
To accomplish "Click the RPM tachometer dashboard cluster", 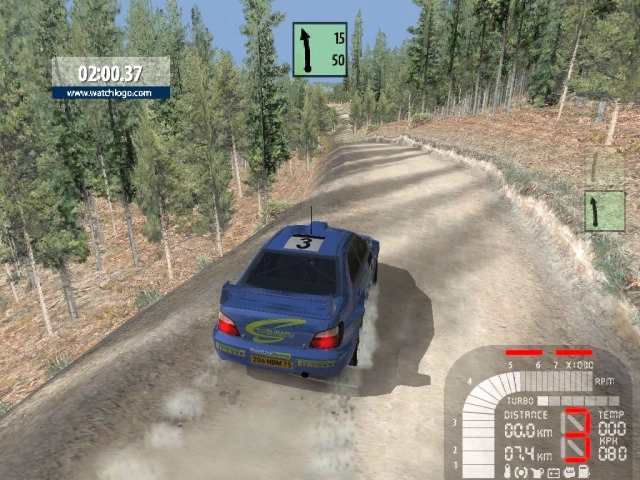I will (538, 412).
